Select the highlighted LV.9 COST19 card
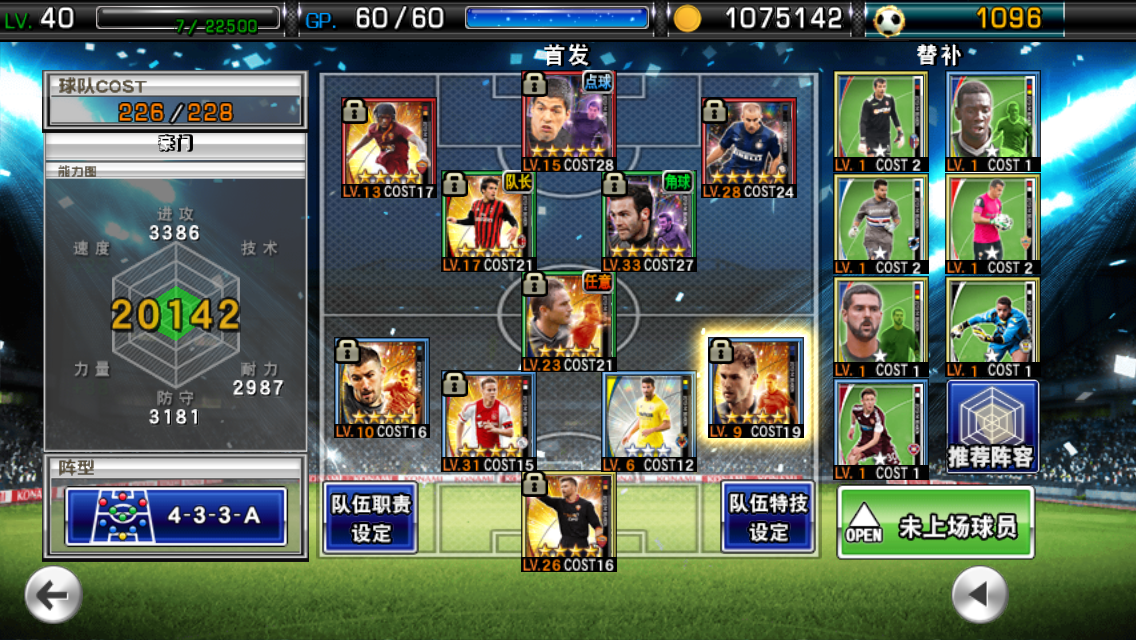Viewport: 1136px width, 640px height. tap(756, 388)
